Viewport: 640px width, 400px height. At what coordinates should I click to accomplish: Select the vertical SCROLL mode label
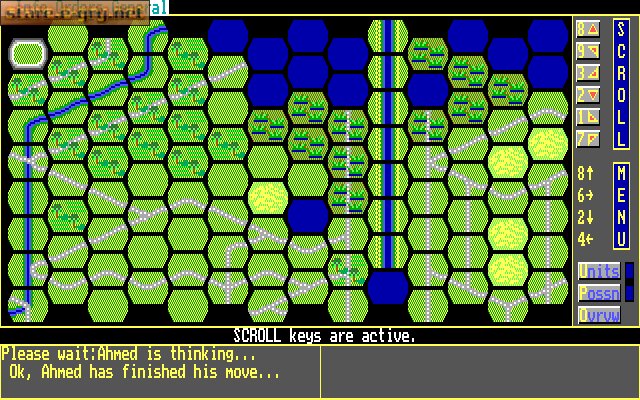coord(620,84)
